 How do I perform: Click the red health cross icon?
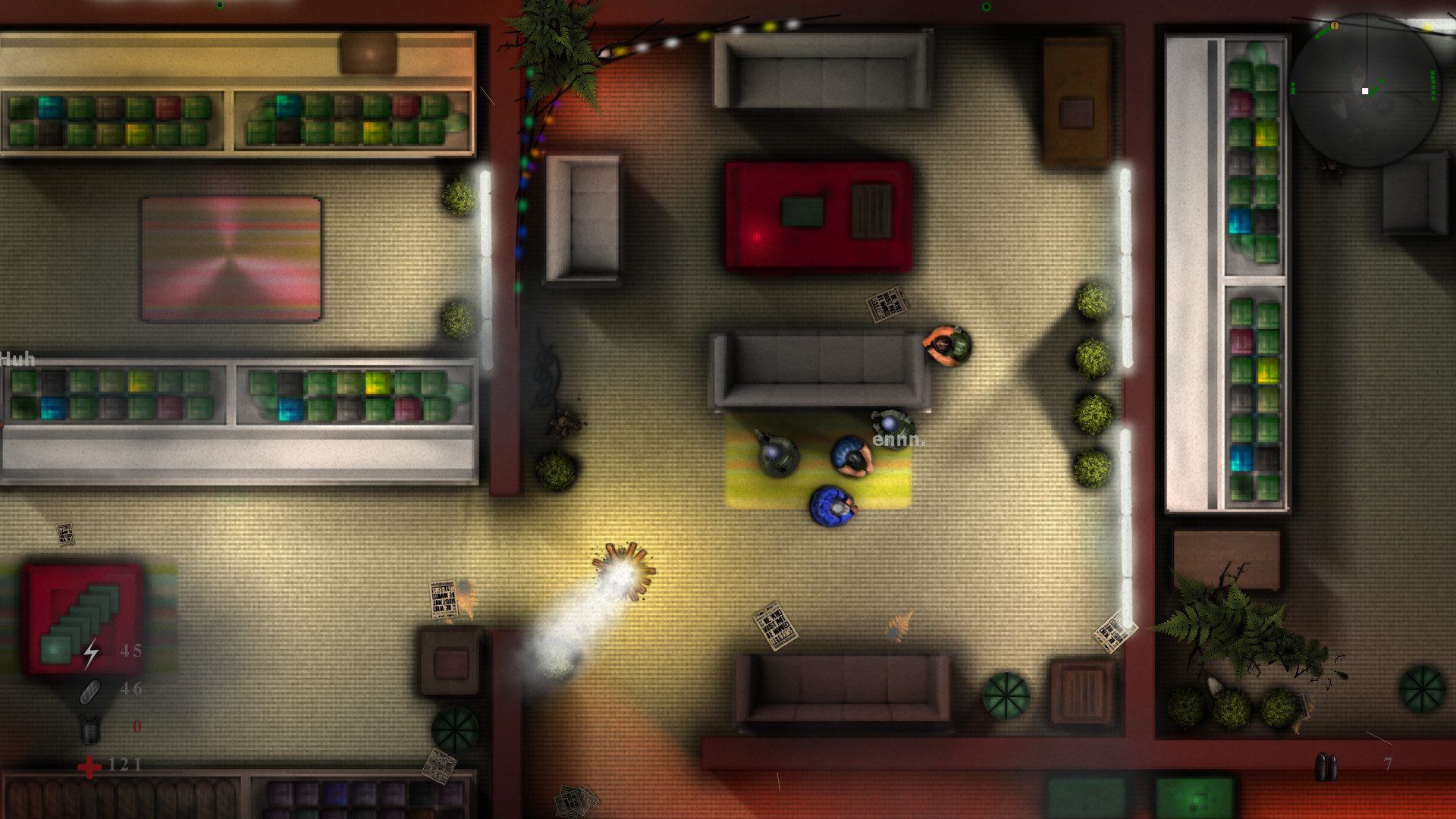click(89, 766)
